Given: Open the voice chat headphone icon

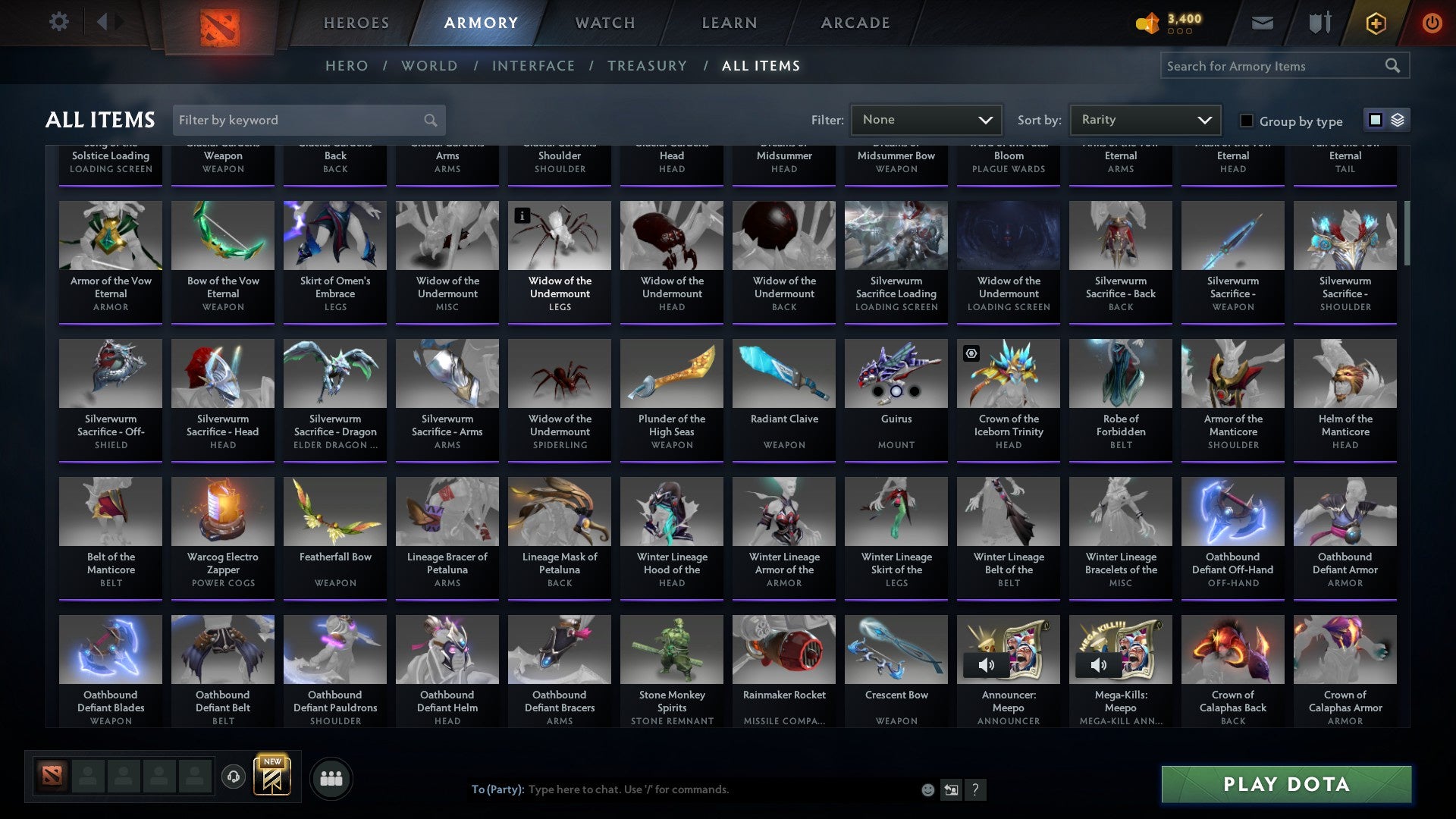Looking at the screenshot, I should click(x=234, y=777).
